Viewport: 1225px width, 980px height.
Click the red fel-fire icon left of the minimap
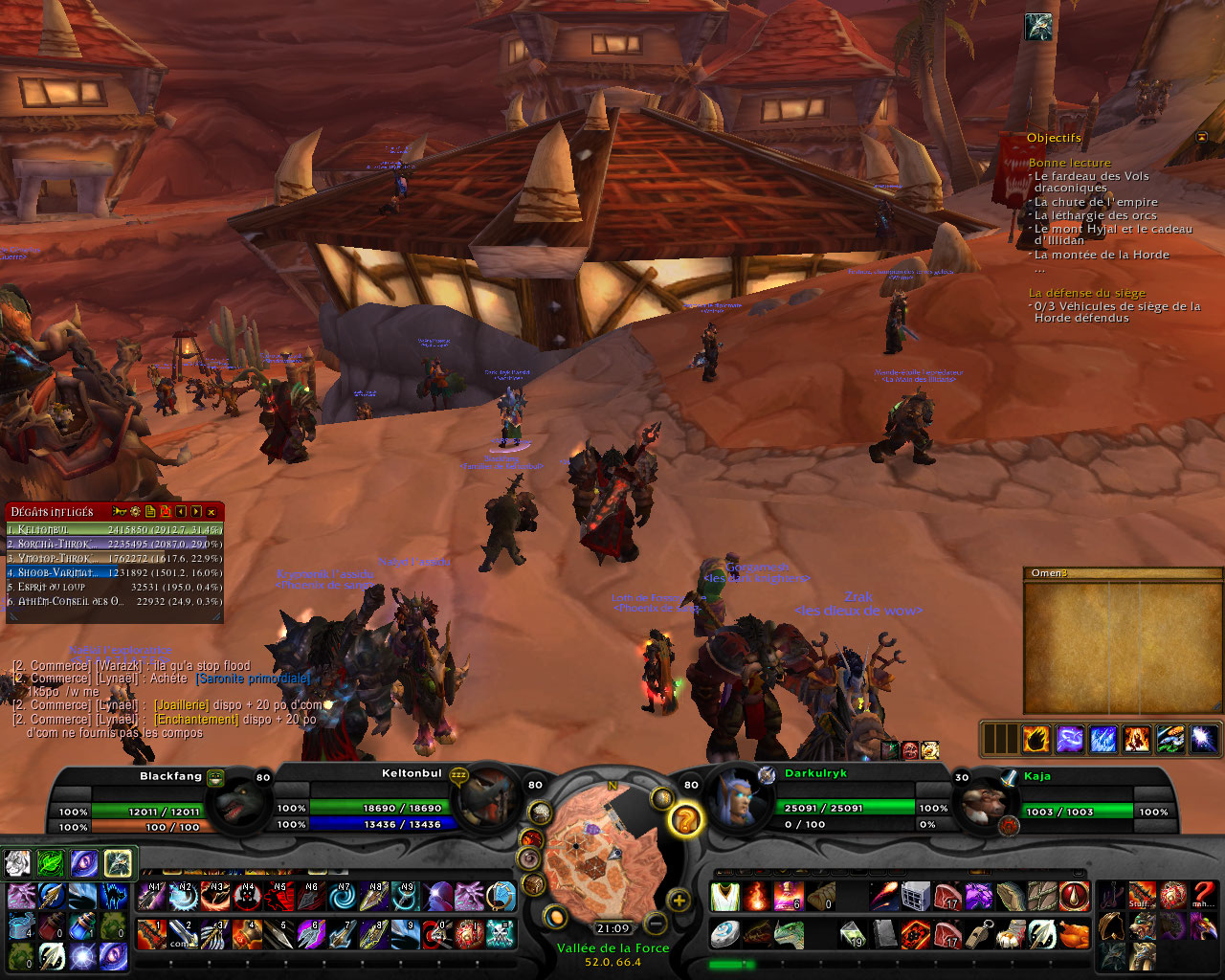pyautogui.click(x=530, y=837)
